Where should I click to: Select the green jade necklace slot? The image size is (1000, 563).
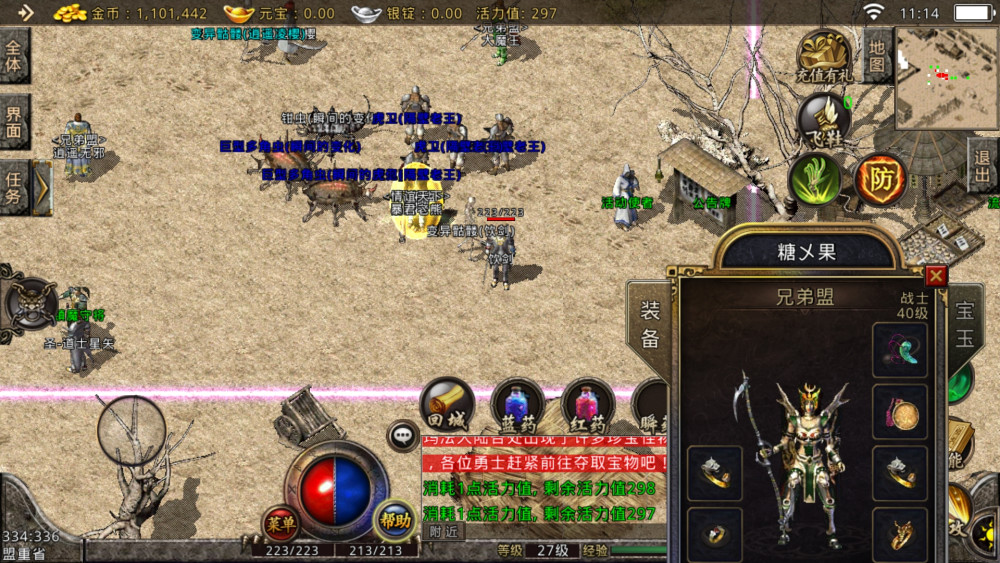tap(900, 350)
